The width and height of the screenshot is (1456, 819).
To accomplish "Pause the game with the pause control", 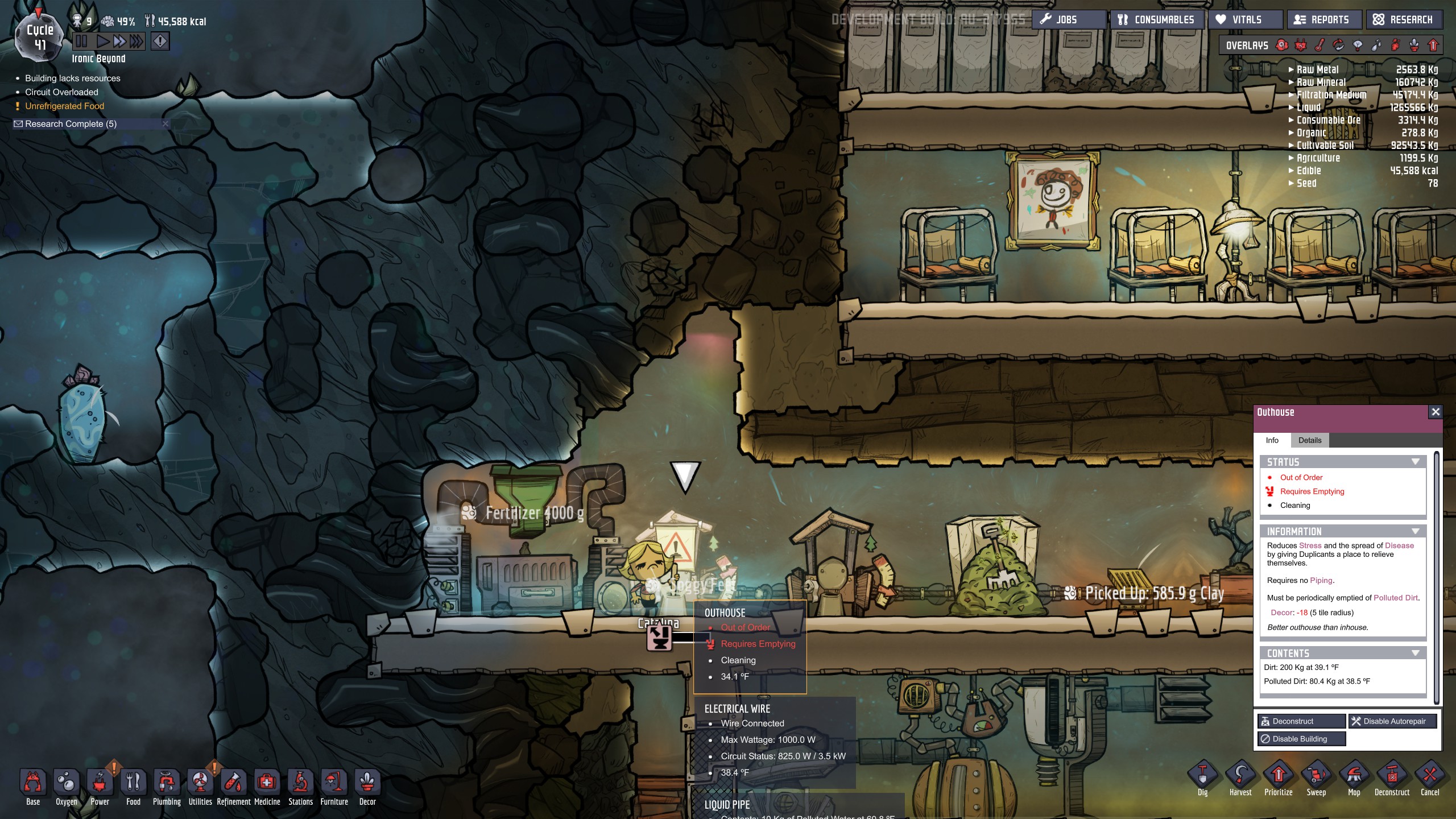I will coord(81,40).
